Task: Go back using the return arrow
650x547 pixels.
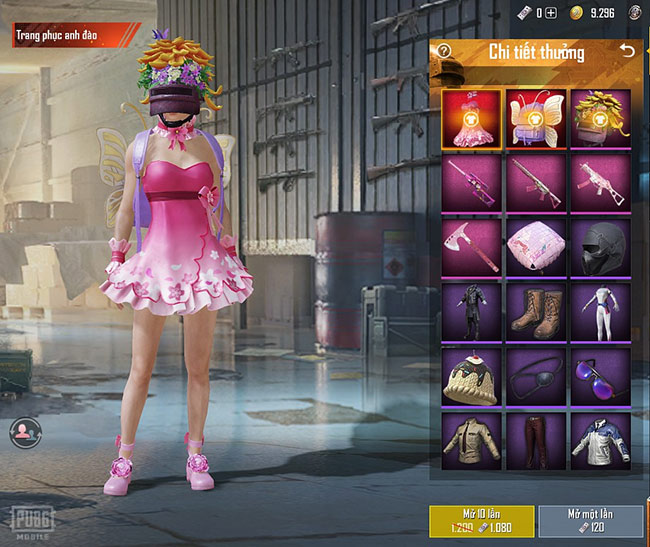Action: pos(628,51)
